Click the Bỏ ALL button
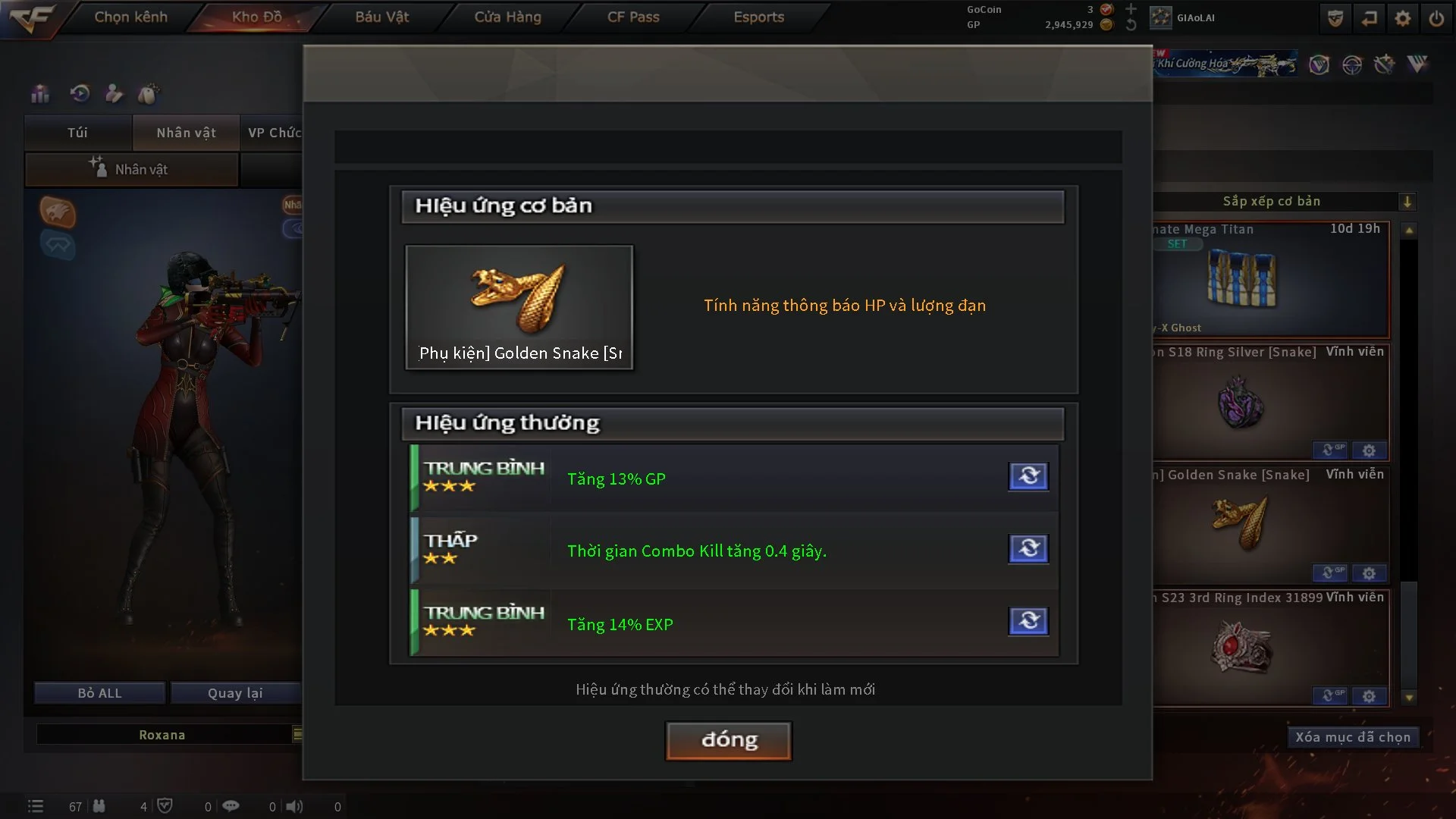The image size is (1456, 819). click(99, 693)
